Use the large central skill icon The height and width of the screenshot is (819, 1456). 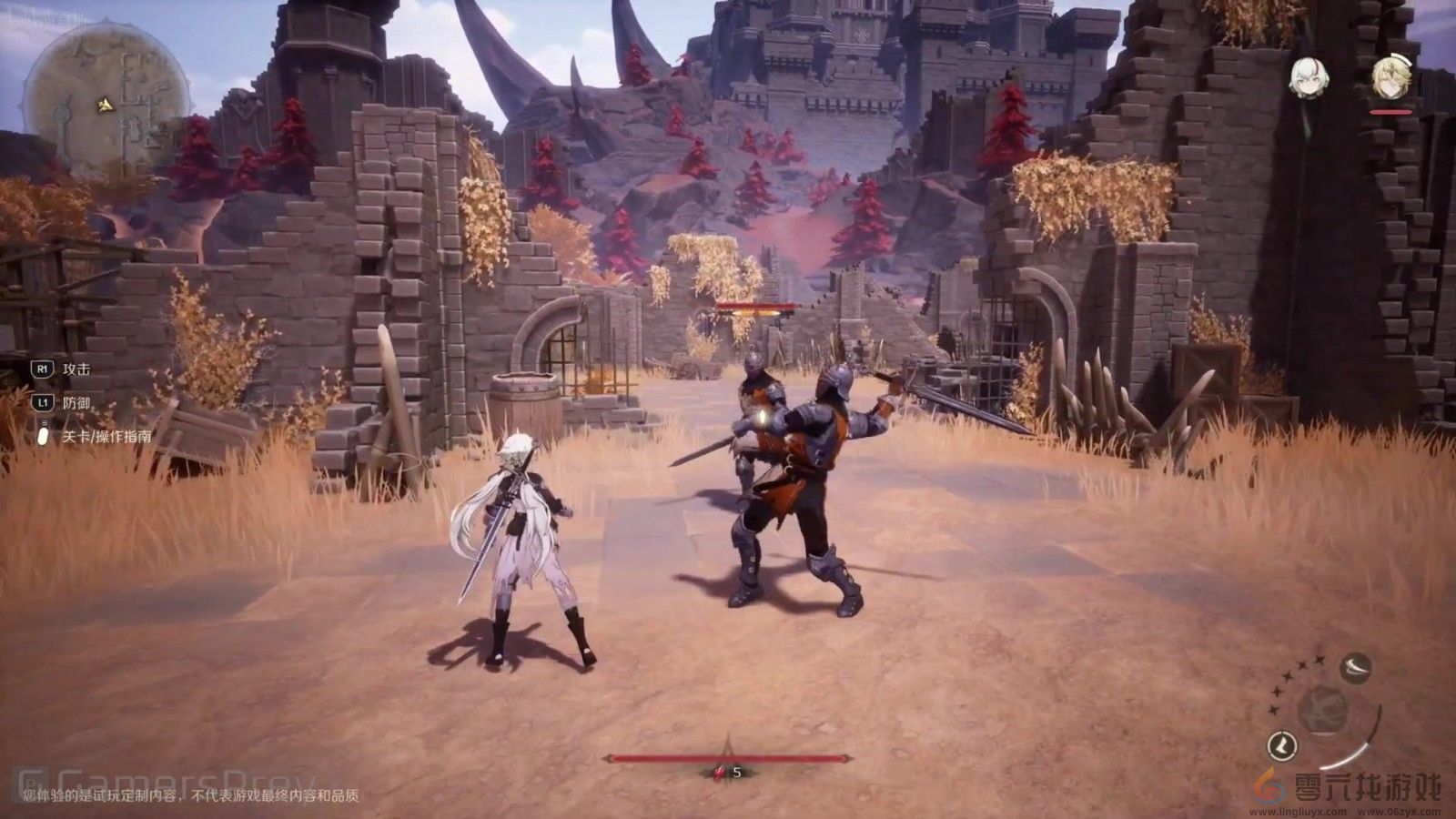(x=1322, y=708)
